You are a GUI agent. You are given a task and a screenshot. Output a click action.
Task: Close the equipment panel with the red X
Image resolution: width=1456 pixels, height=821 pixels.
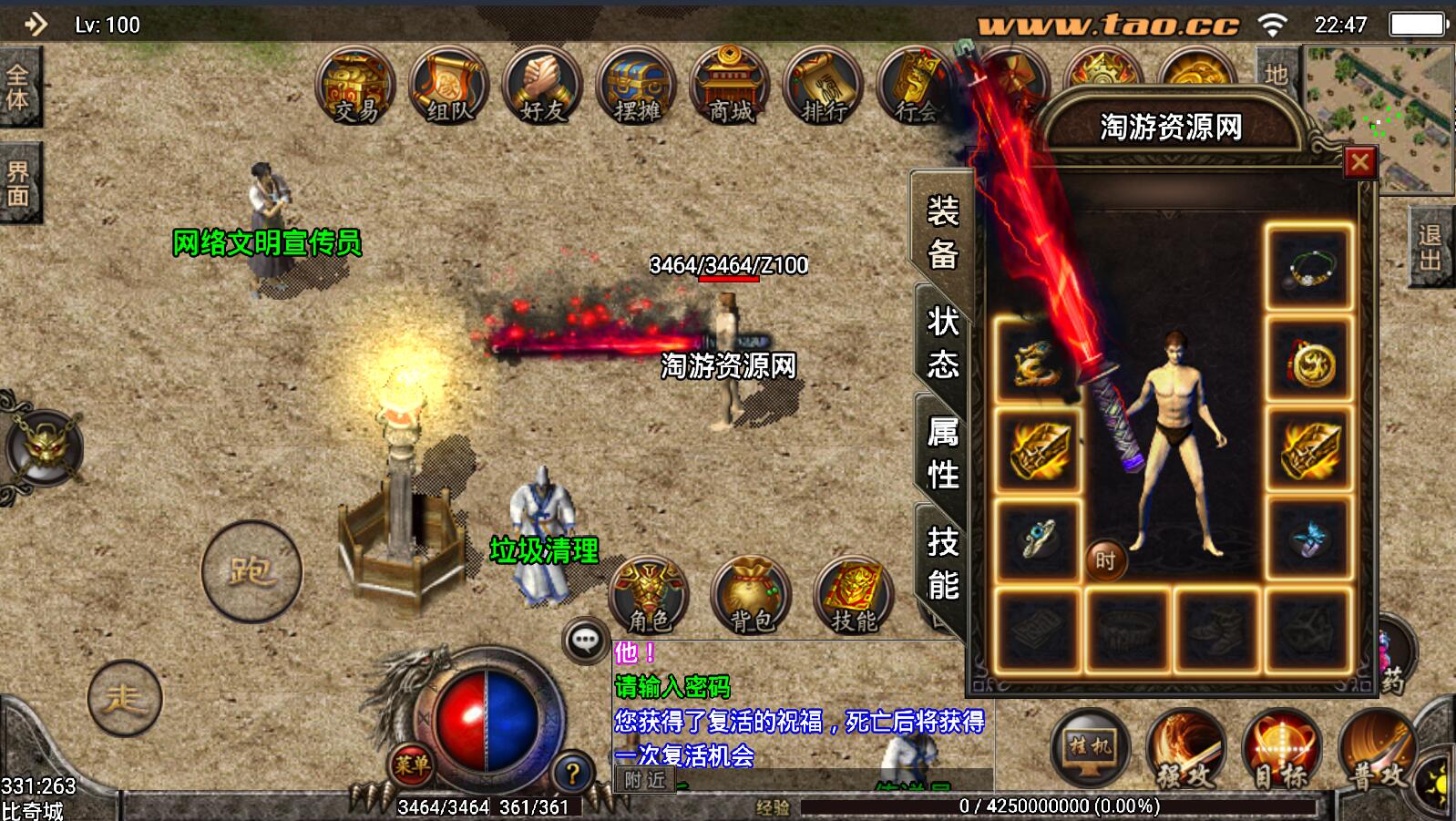[x=1359, y=162]
